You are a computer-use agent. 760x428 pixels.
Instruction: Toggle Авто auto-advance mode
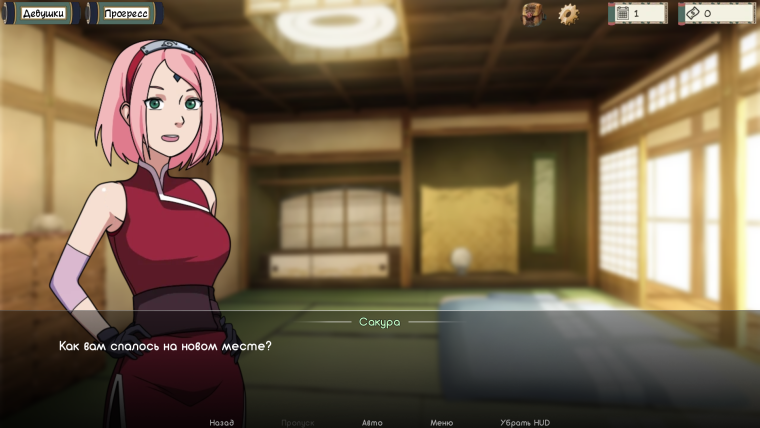coord(371,422)
